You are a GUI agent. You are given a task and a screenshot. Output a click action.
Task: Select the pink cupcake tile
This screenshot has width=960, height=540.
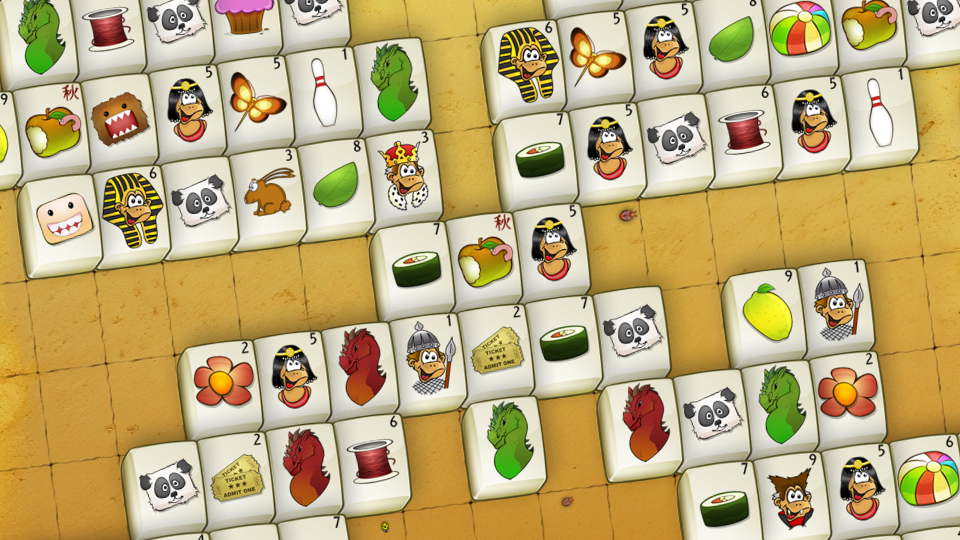(x=243, y=20)
